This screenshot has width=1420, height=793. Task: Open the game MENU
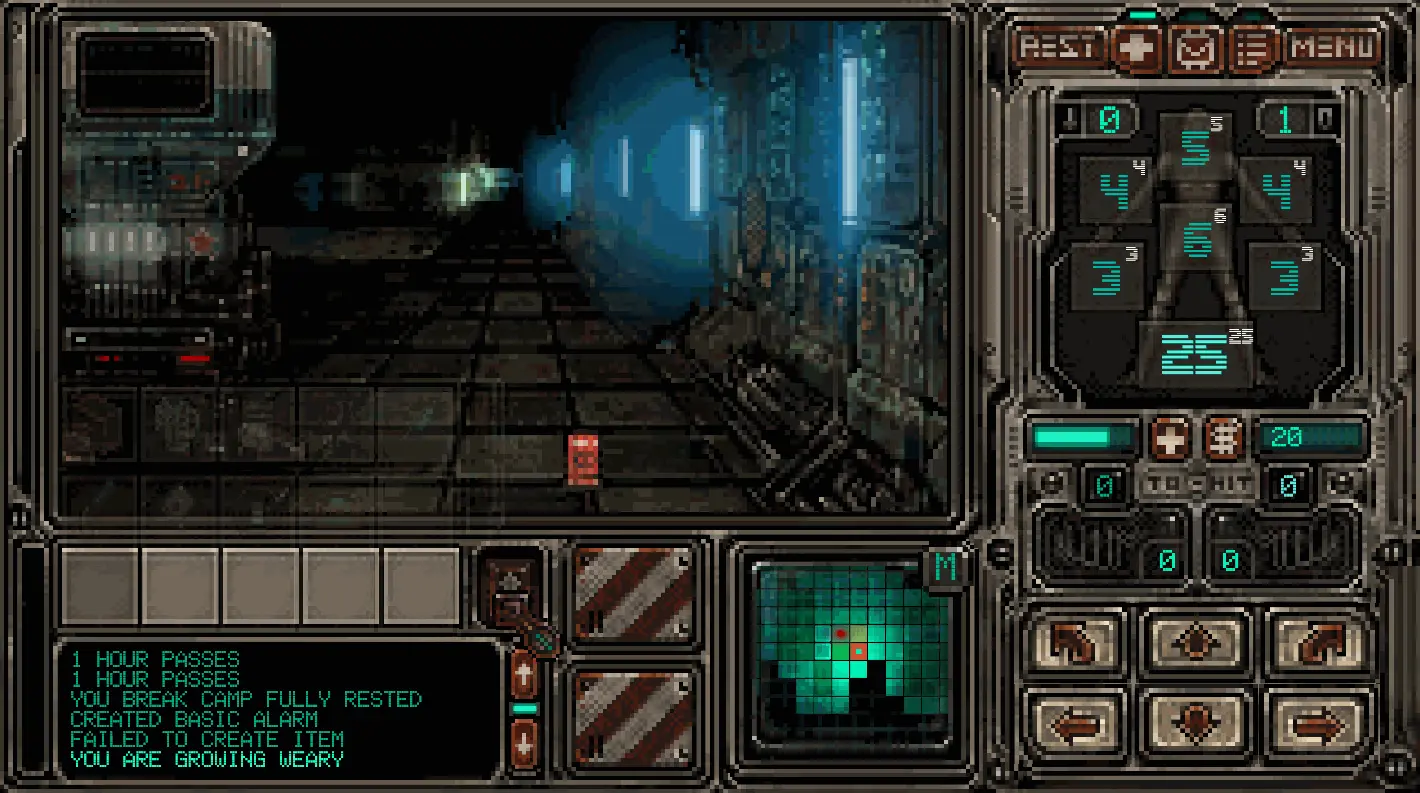click(x=1333, y=47)
